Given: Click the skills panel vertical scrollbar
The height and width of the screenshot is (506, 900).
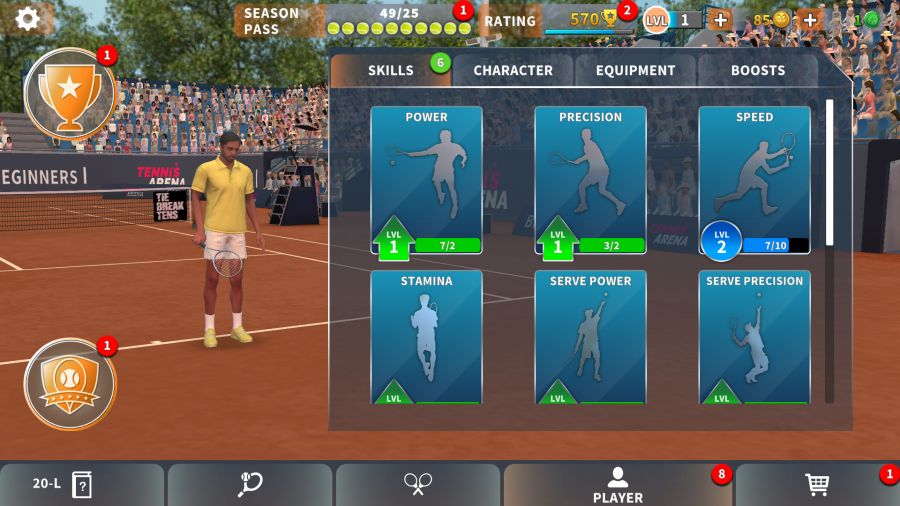Looking at the screenshot, I should pos(829,250).
